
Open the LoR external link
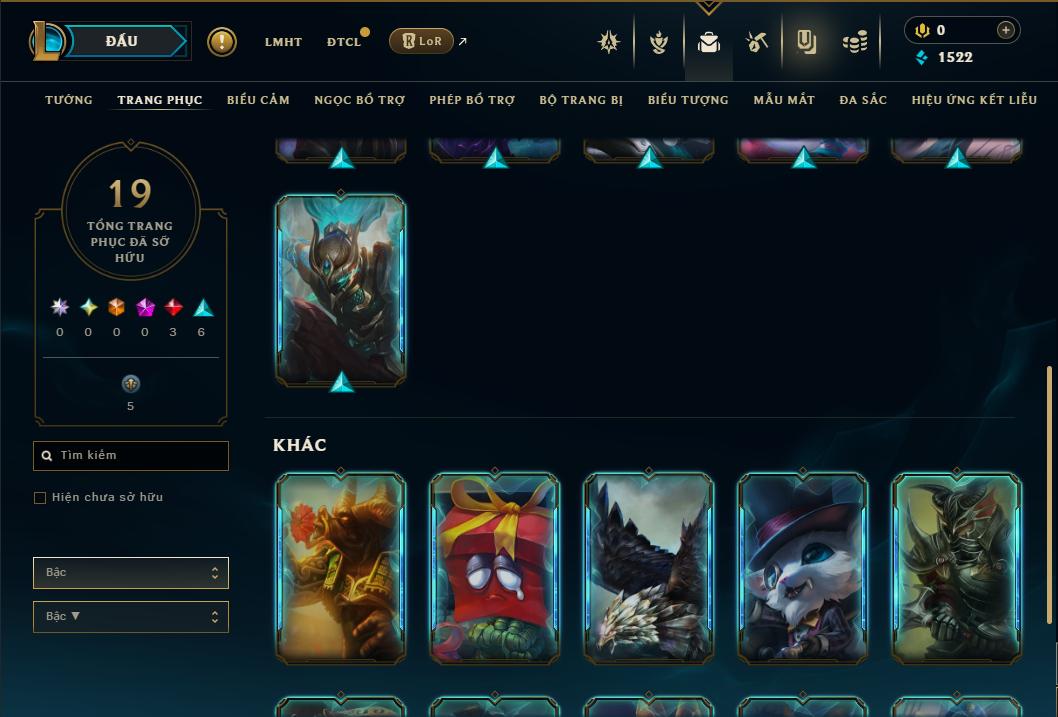click(x=427, y=41)
